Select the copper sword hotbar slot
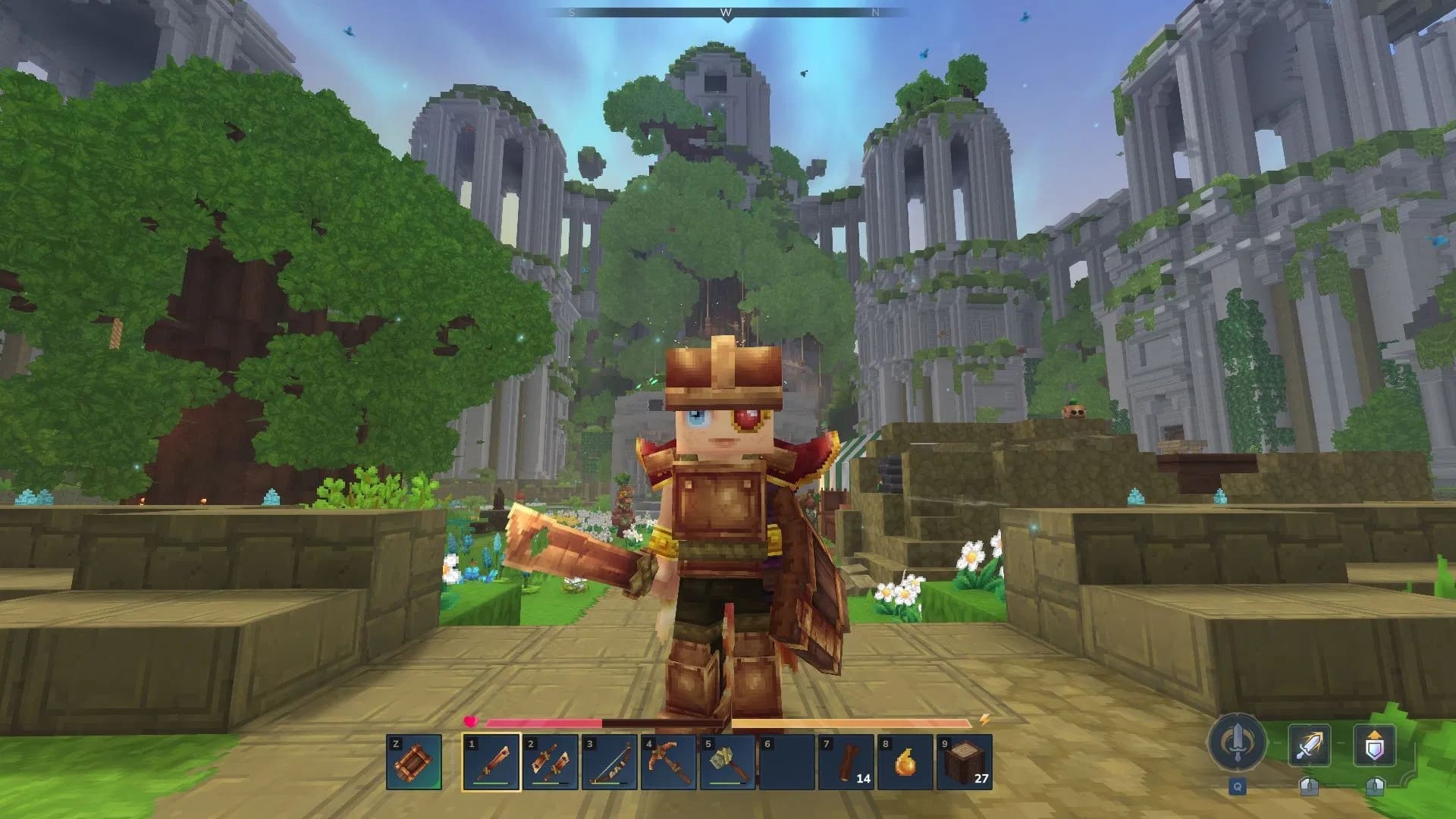Viewport: 1456px width, 819px height. click(491, 762)
